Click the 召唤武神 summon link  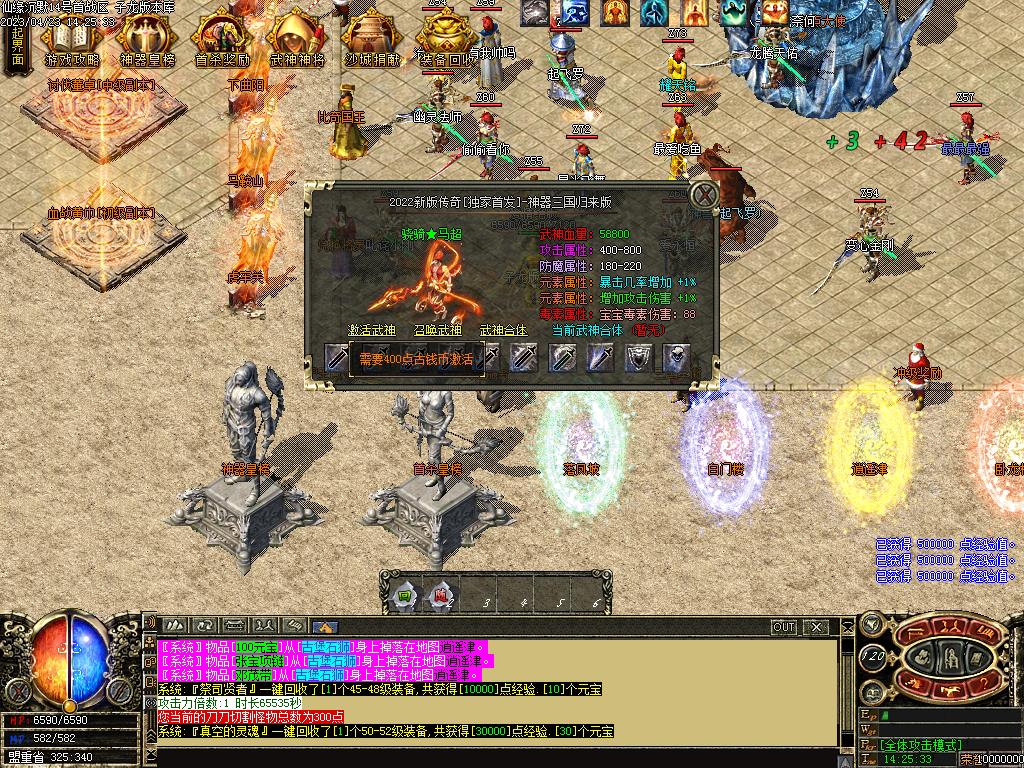tap(438, 330)
